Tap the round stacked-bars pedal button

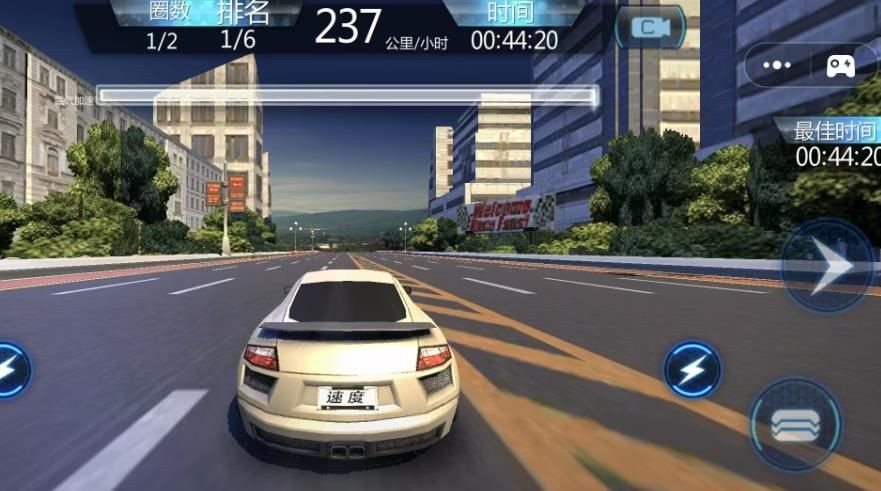pyautogui.click(x=796, y=424)
